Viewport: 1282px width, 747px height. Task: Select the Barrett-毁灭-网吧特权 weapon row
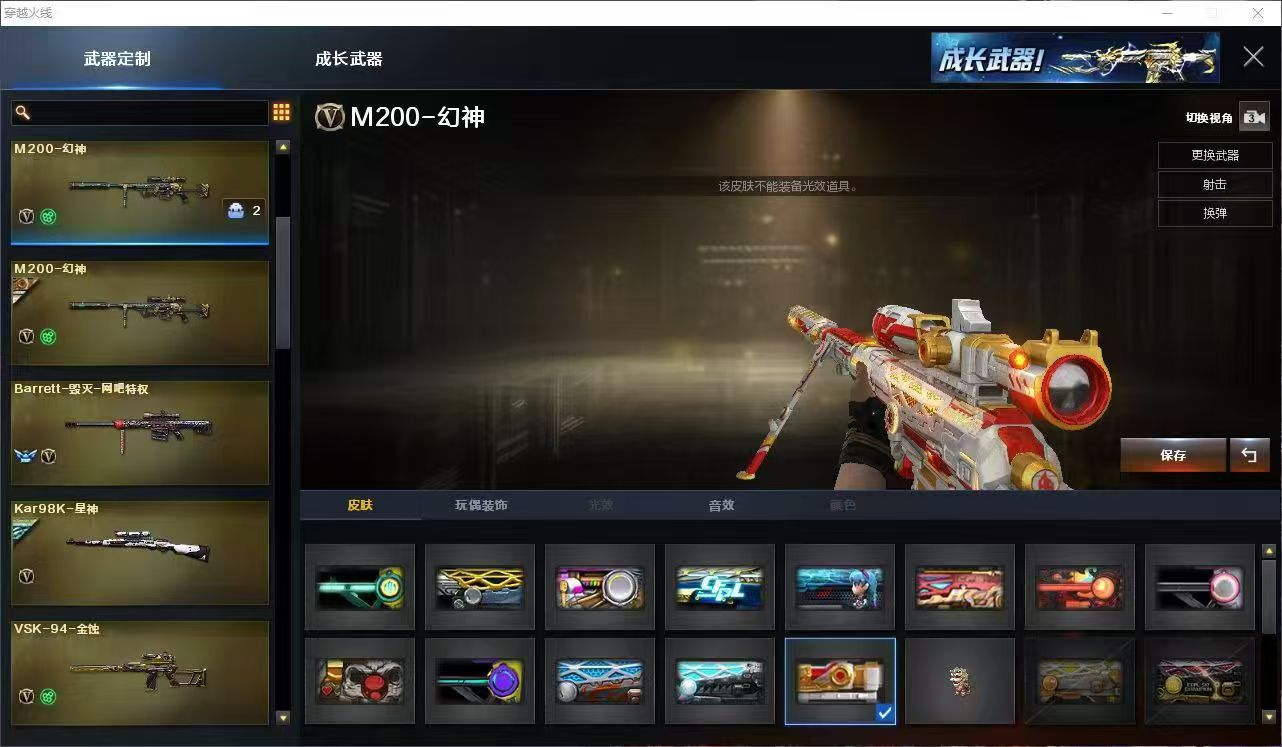[140, 432]
